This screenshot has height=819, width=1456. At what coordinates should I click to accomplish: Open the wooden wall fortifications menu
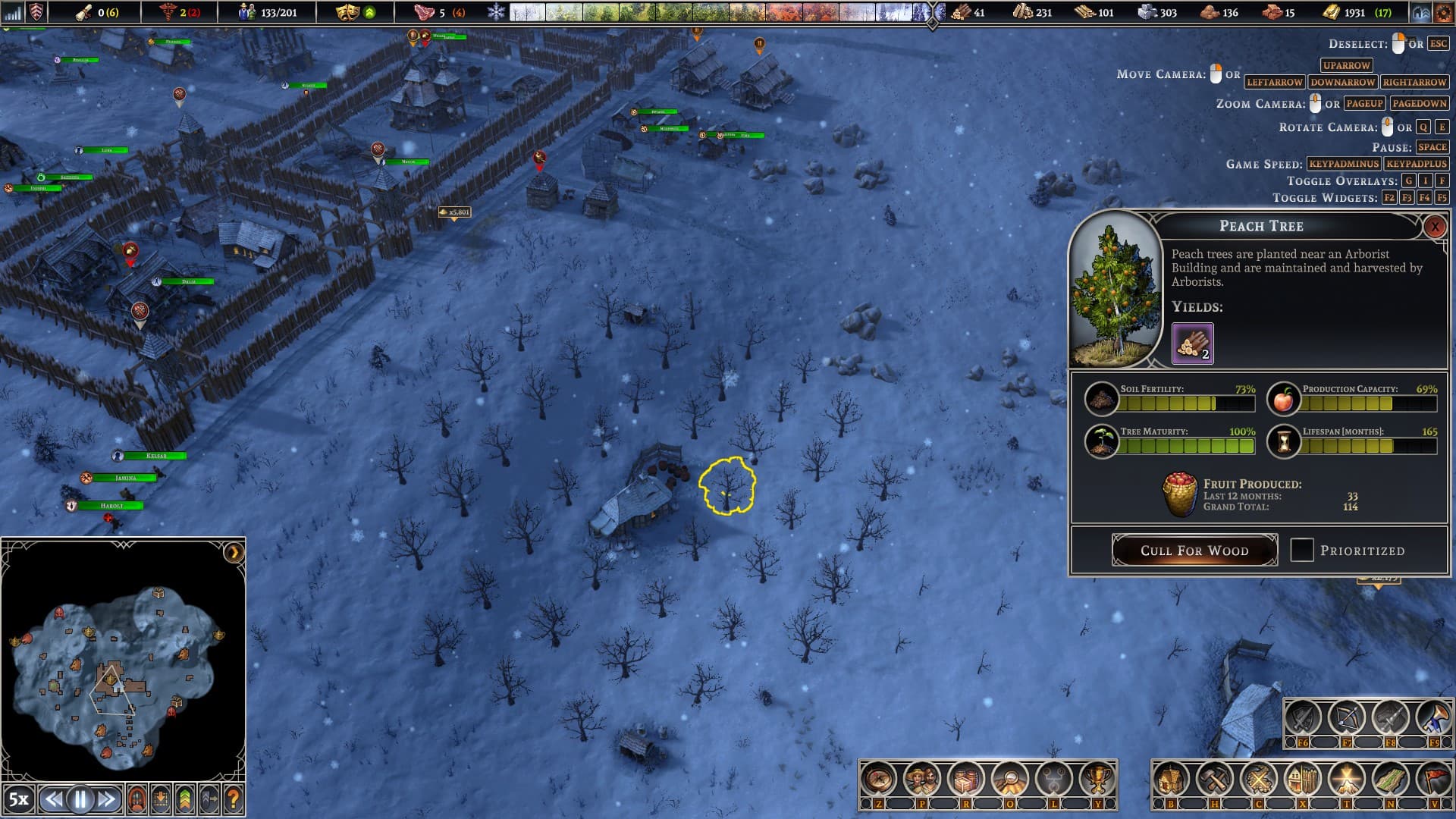coord(1302,779)
